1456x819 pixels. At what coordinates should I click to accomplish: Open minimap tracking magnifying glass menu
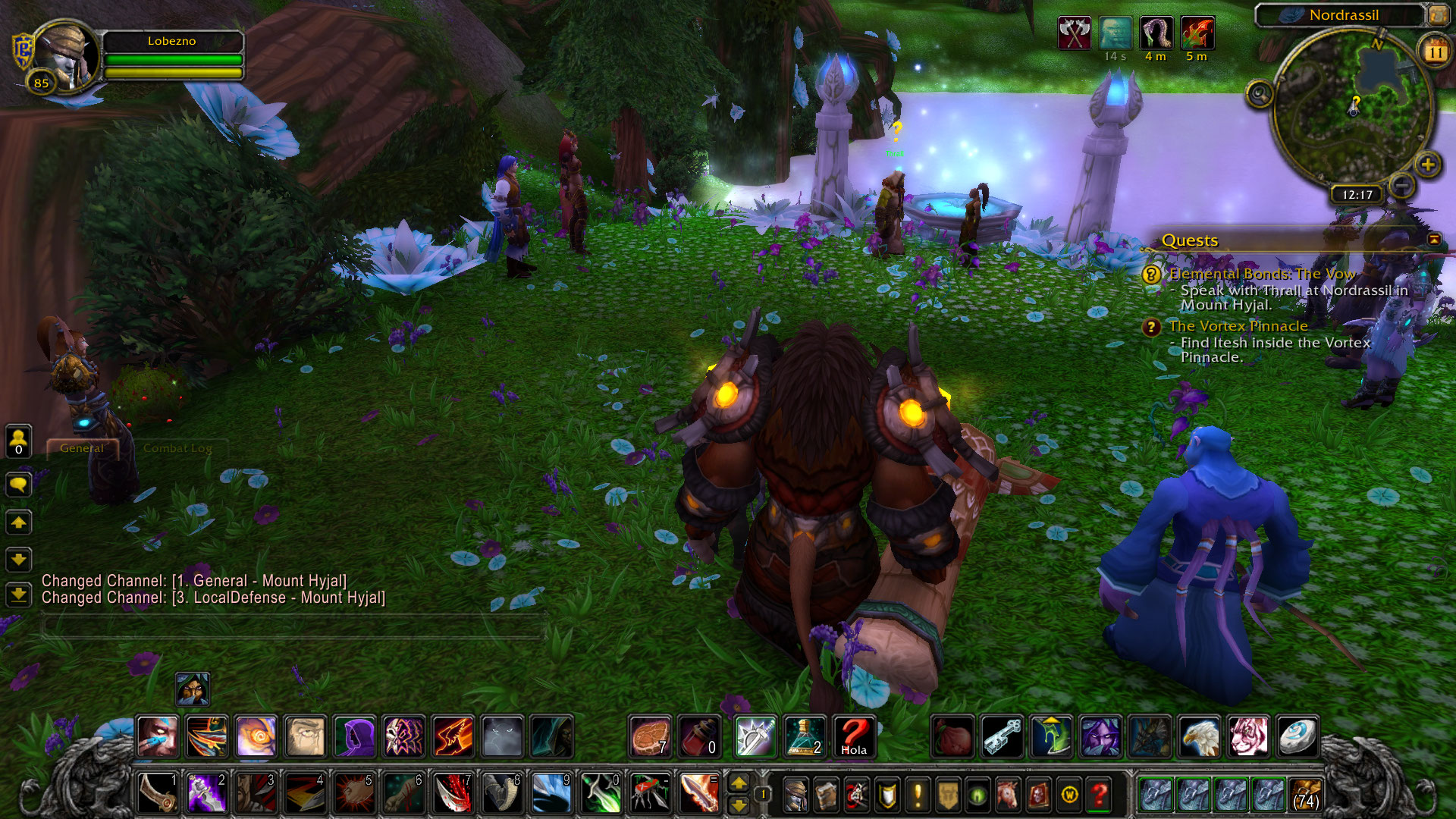point(1260,95)
